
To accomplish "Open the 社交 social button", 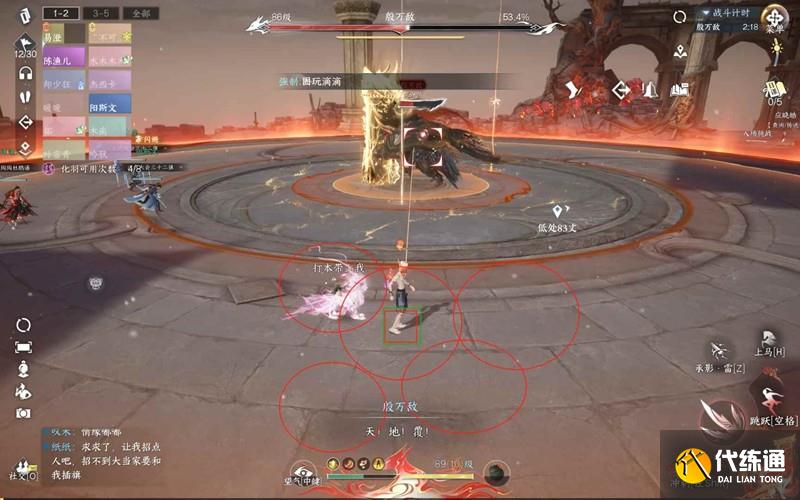I will tap(20, 468).
